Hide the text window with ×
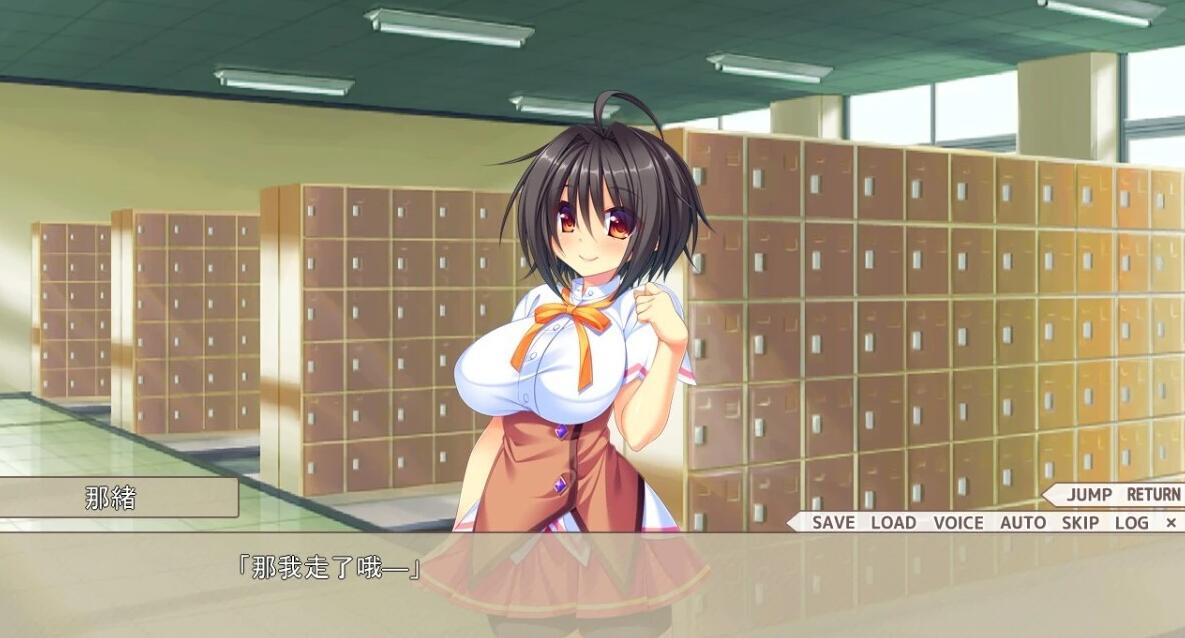Viewport: 1185px width, 638px height. click(x=1171, y=522)
